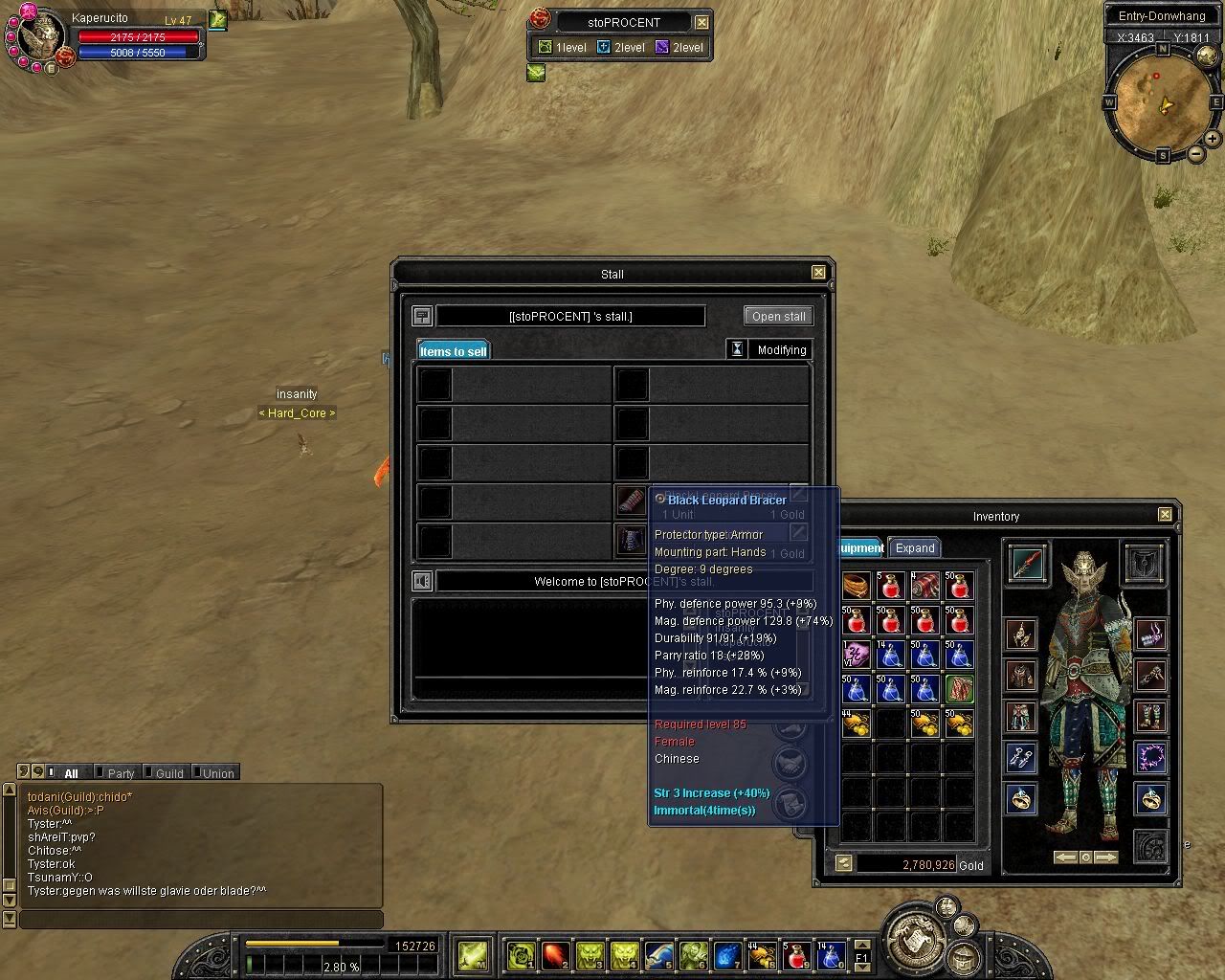Close the Inventory window
The height and width of the screenshot is (980, 1225).
(x=1165, y=515)
